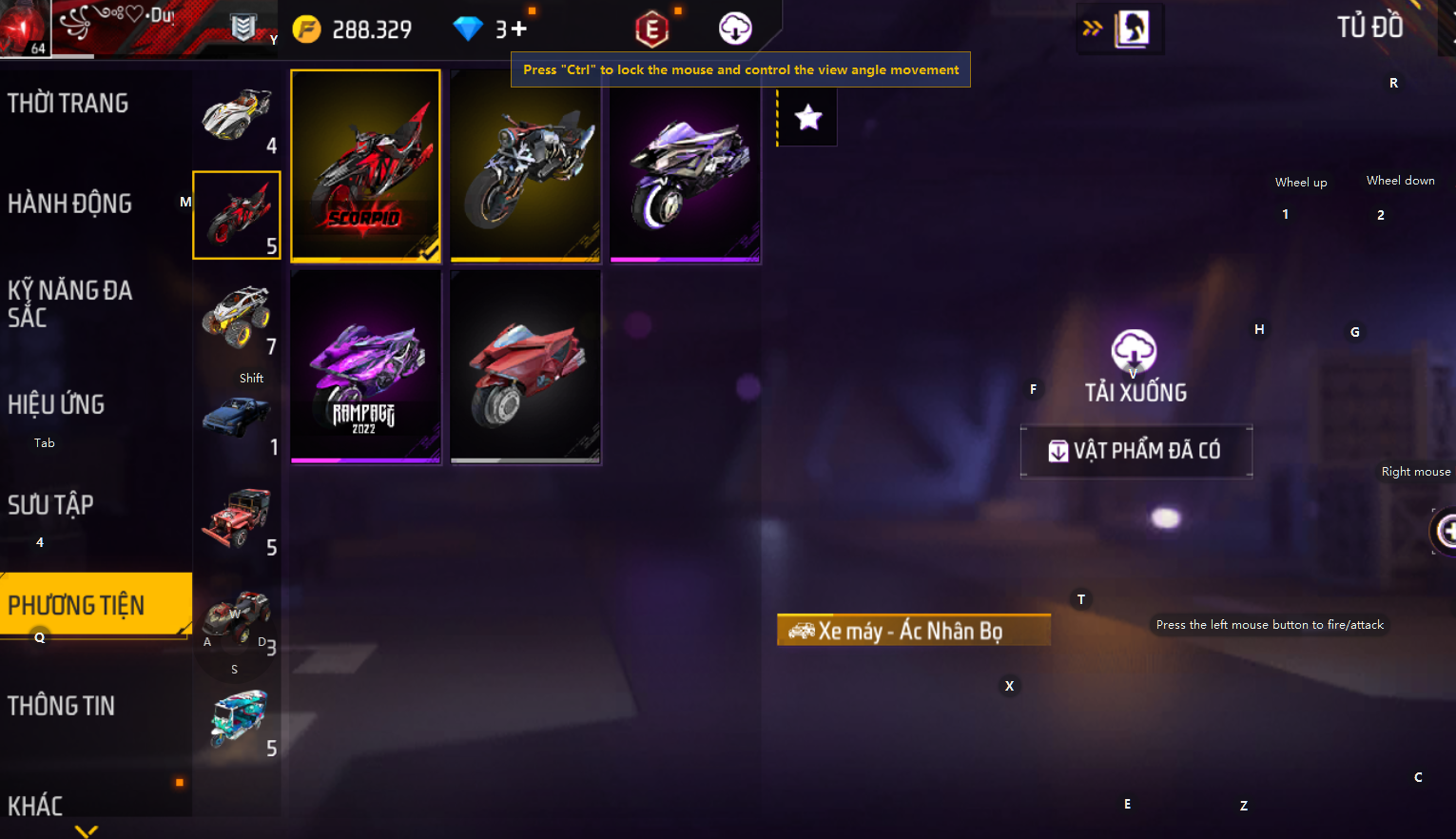
Task: Switch to the Hành Động tab
Action: point(70,204)
